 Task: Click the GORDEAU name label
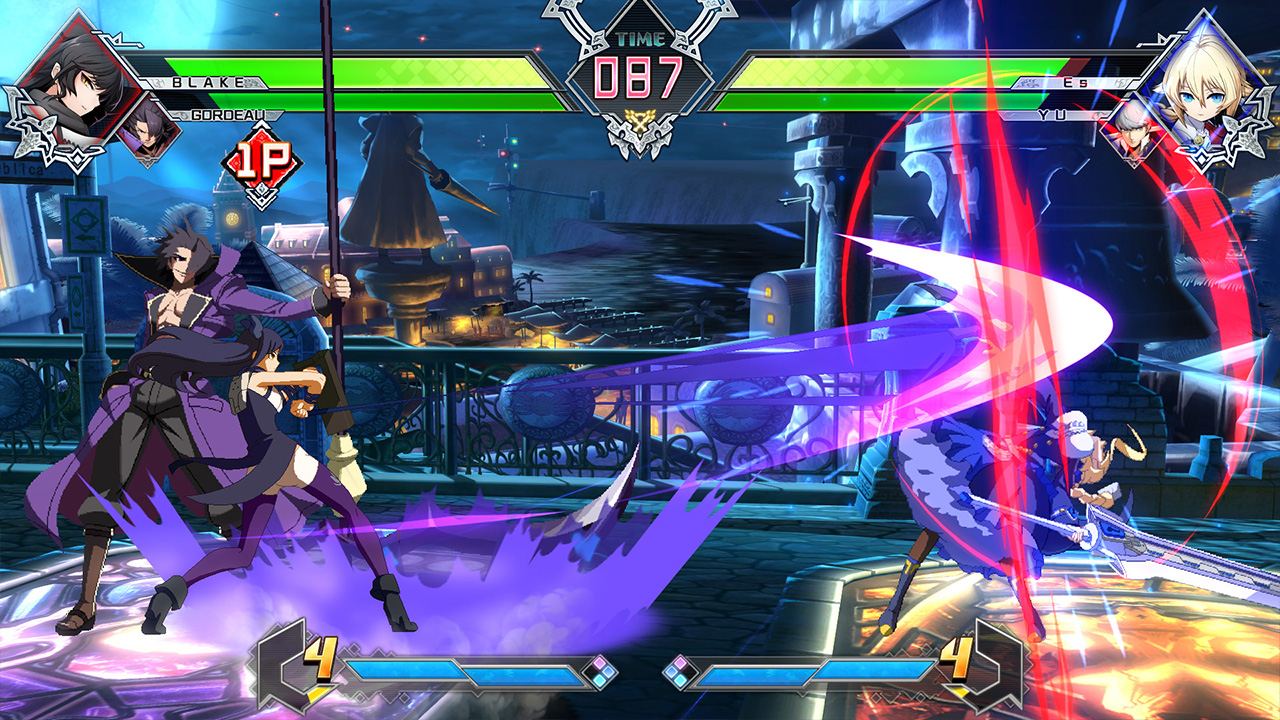coord(230,116)
